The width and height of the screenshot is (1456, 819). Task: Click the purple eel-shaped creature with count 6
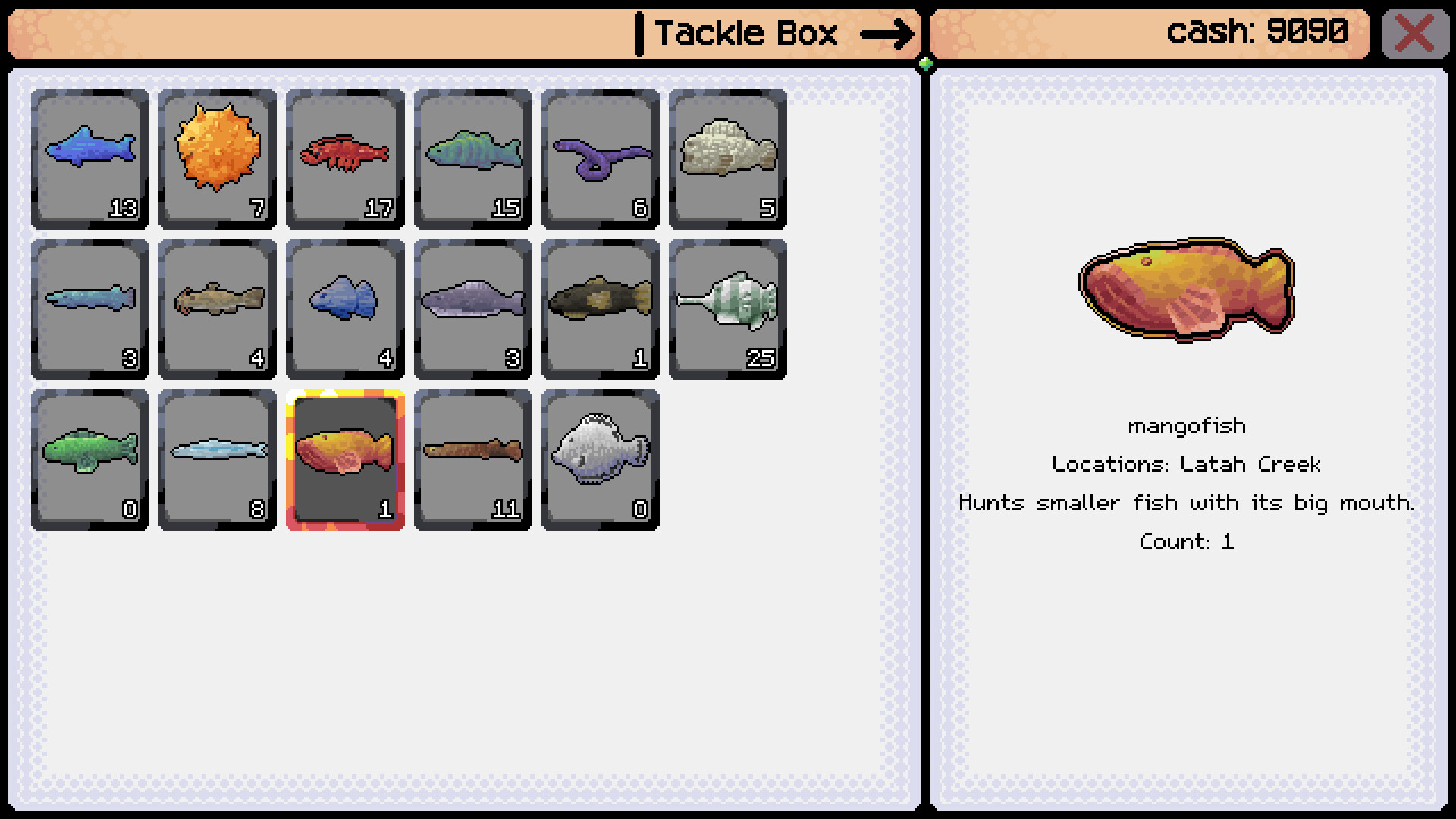[x=599, y=154]
